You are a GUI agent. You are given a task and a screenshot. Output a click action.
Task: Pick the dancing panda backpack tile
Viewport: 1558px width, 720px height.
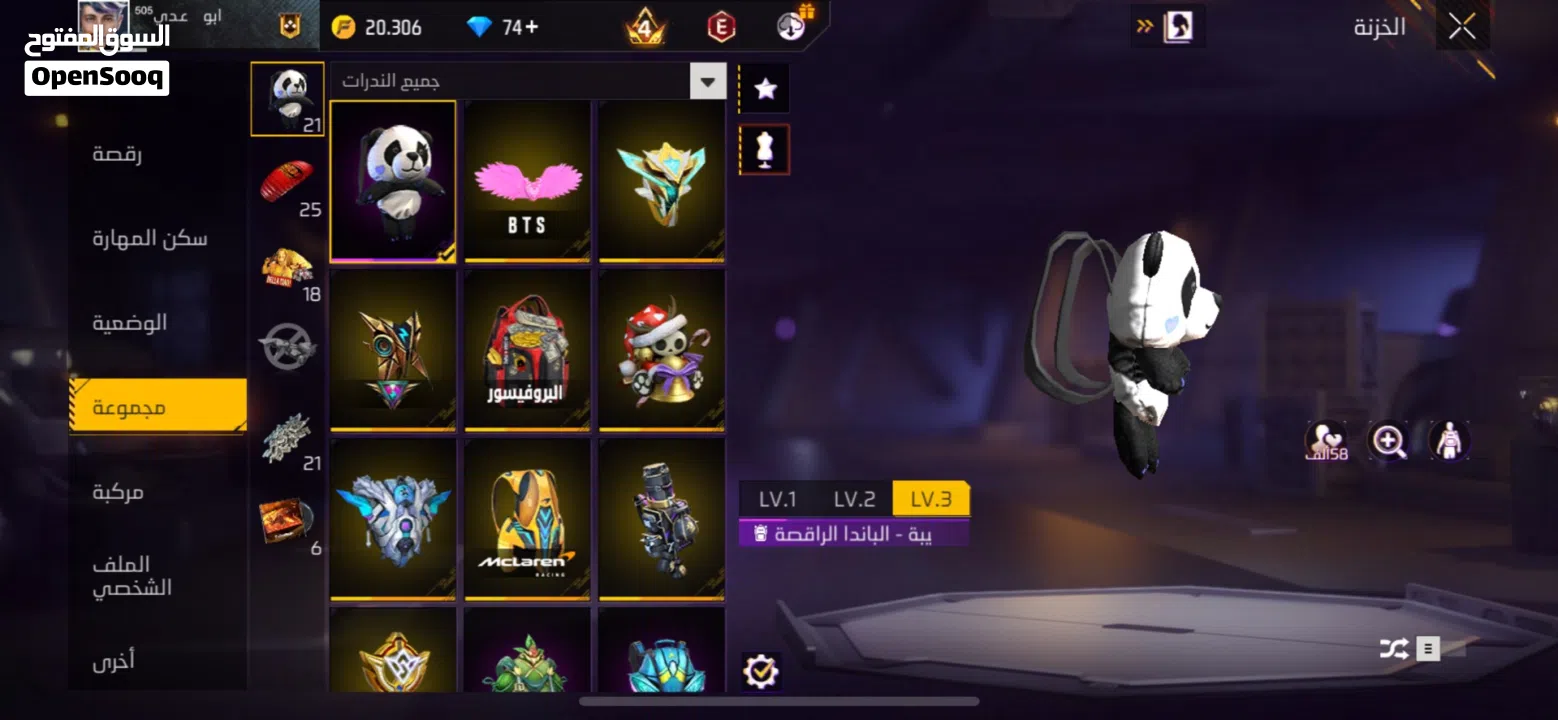tap(393, 182)
